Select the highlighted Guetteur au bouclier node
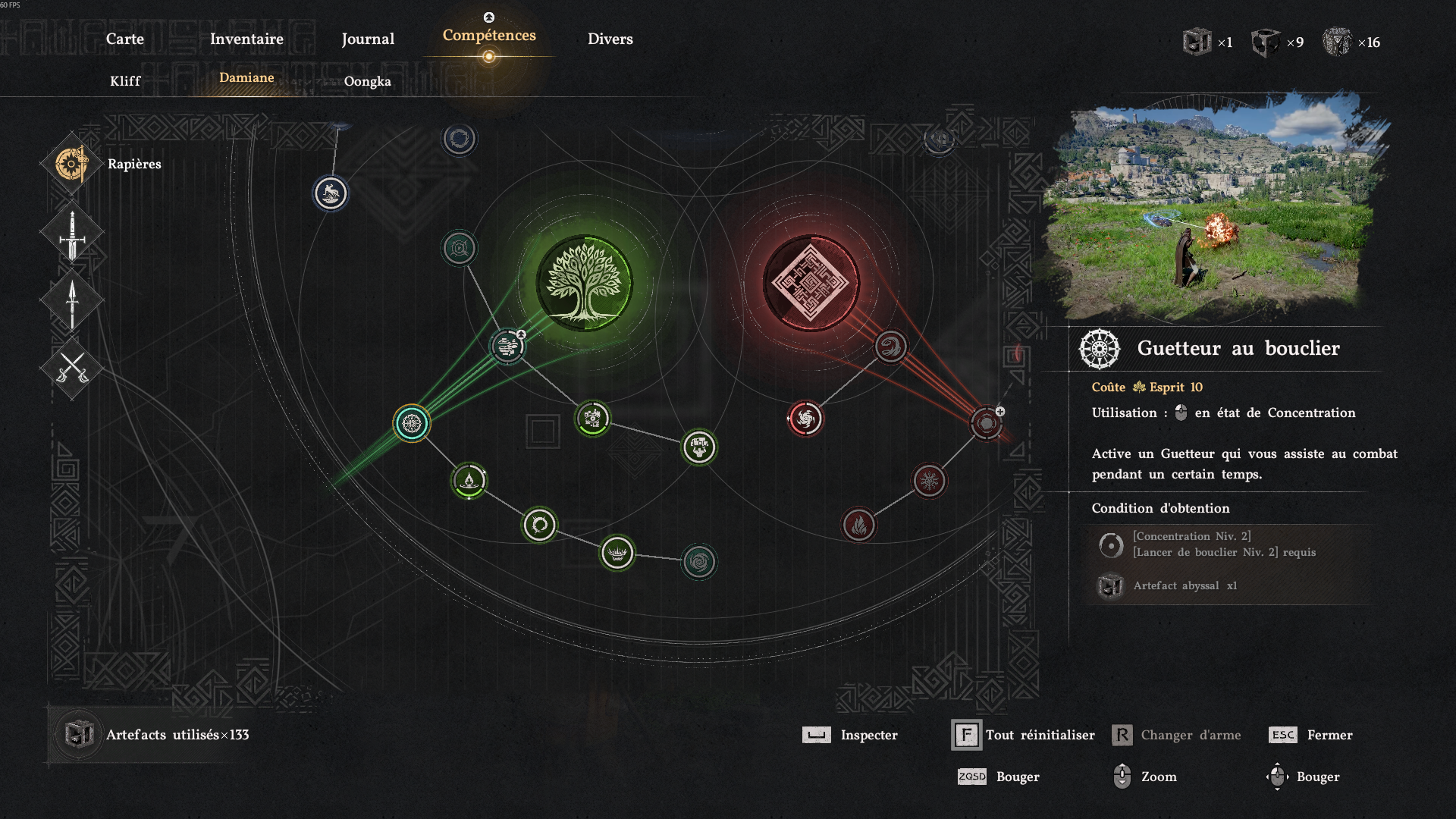 click(x=412, y=423)
